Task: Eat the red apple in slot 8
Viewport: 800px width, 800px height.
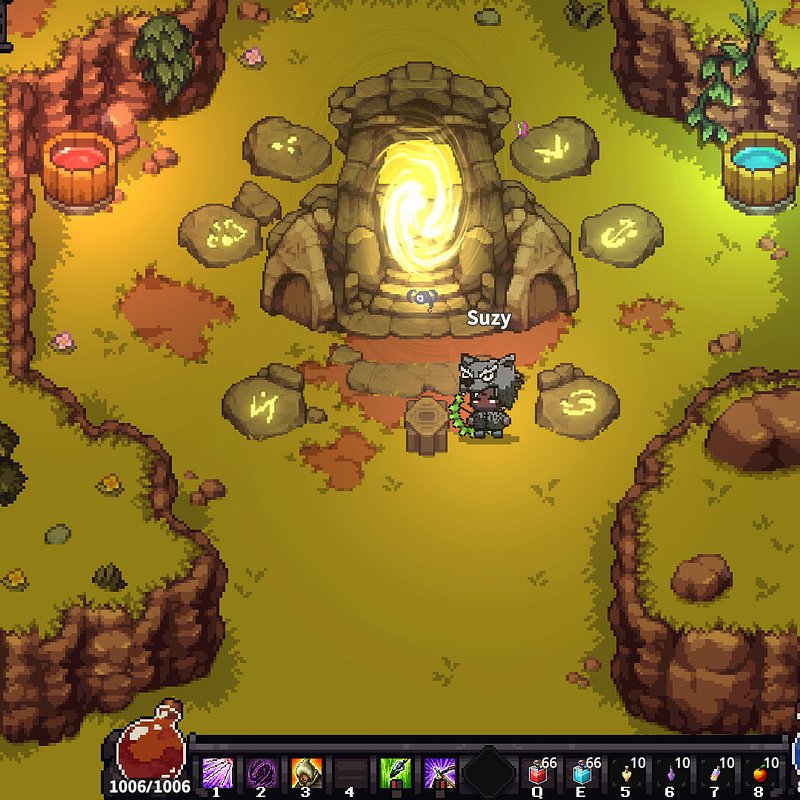Action: [x=759, y=774]
